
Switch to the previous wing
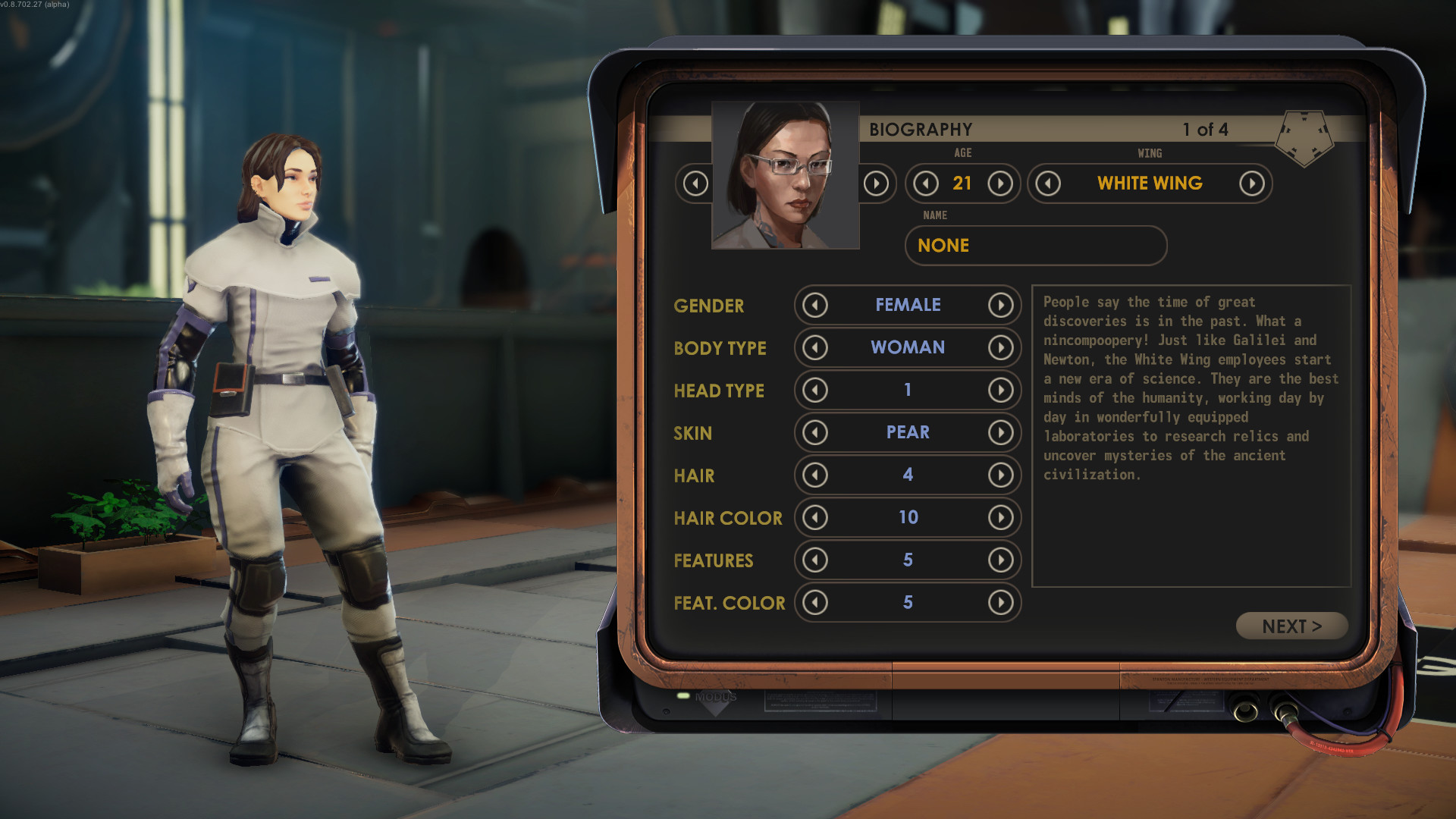pyautogui.click(x=1048, y=184)
